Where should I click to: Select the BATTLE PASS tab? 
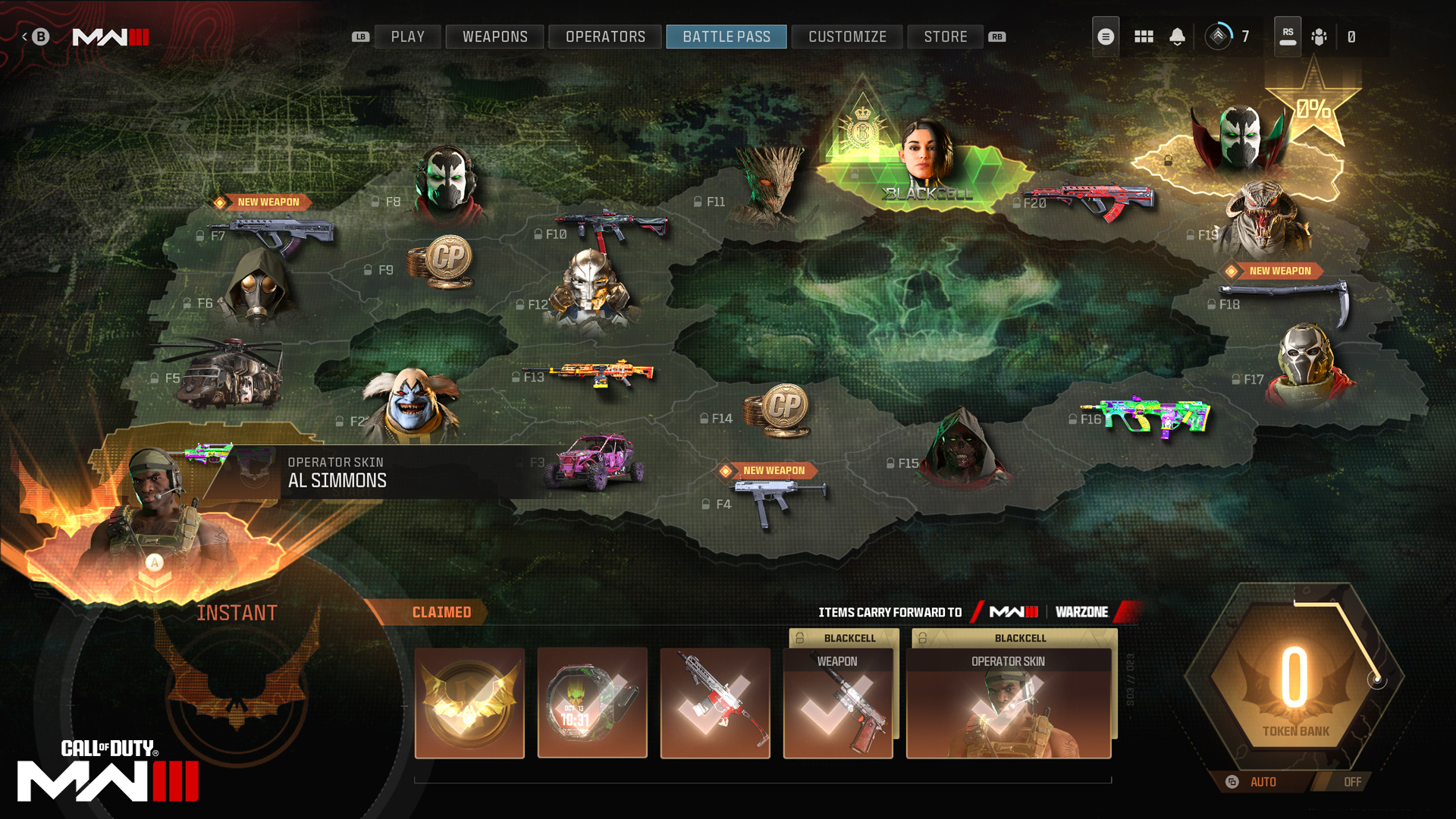pyautogui.click(x=726, y=36)
